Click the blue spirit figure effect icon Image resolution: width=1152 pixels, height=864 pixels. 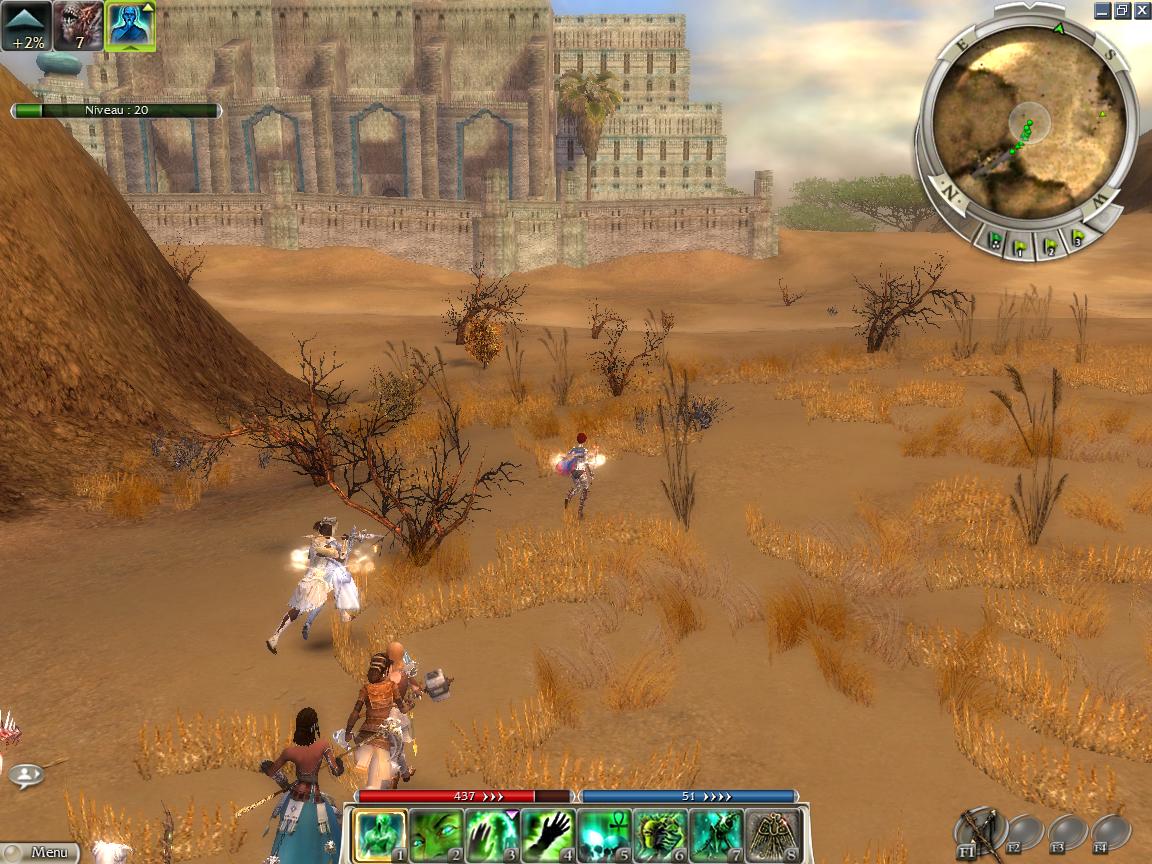pos(130,26)
